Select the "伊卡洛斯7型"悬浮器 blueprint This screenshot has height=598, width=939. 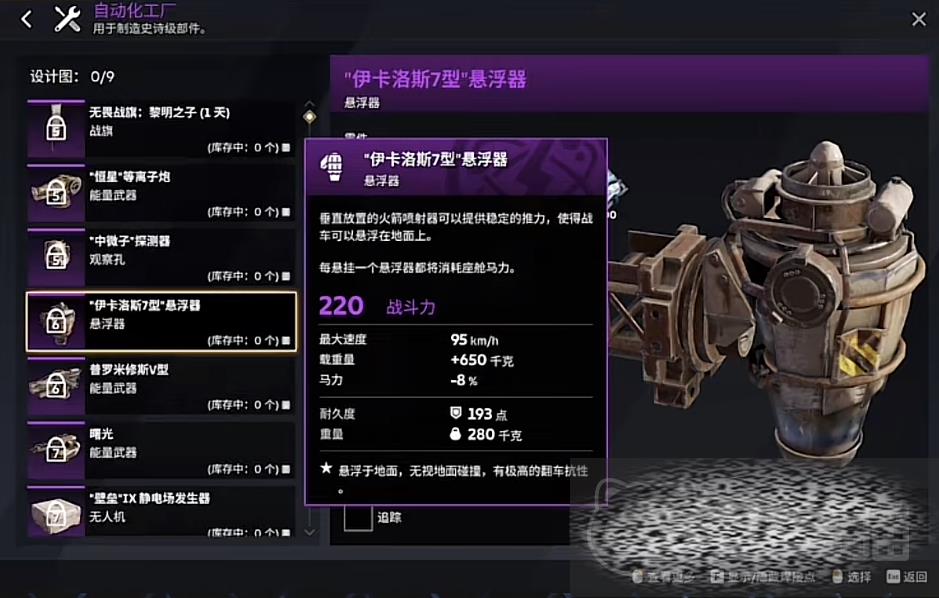point(160,321)
